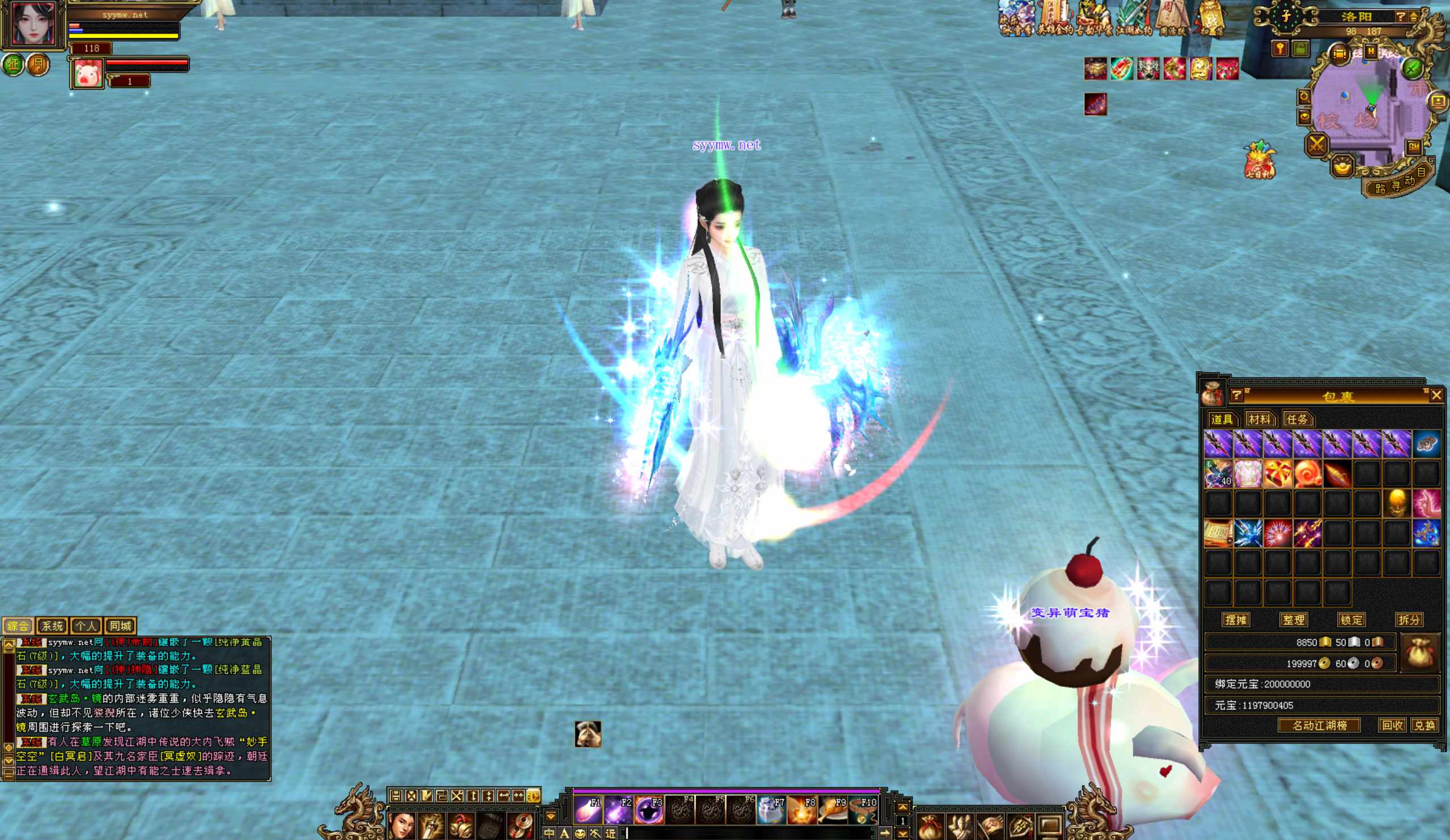1450x840 pixels.
Task: Click the GM button beside the minimap
Action: click(x=1414, y=147)
